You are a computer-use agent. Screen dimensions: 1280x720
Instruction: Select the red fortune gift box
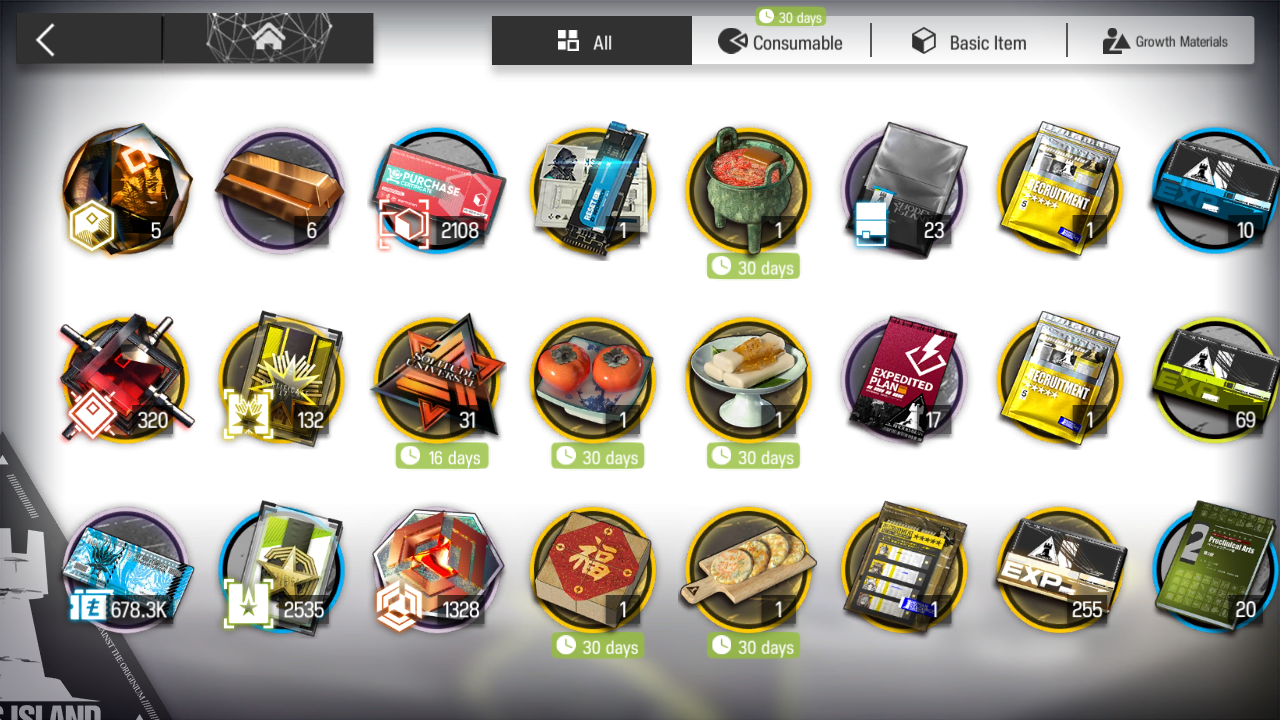(x=593, y=570)
